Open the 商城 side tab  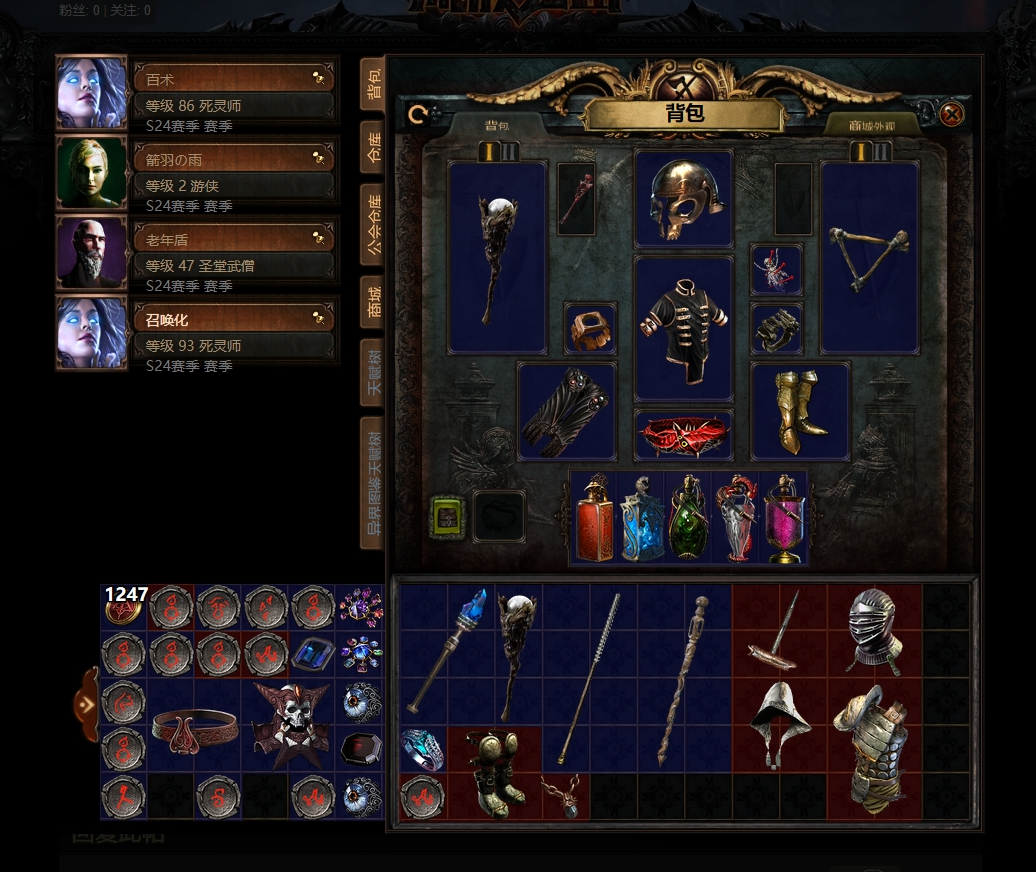click(x=373, y=301)
